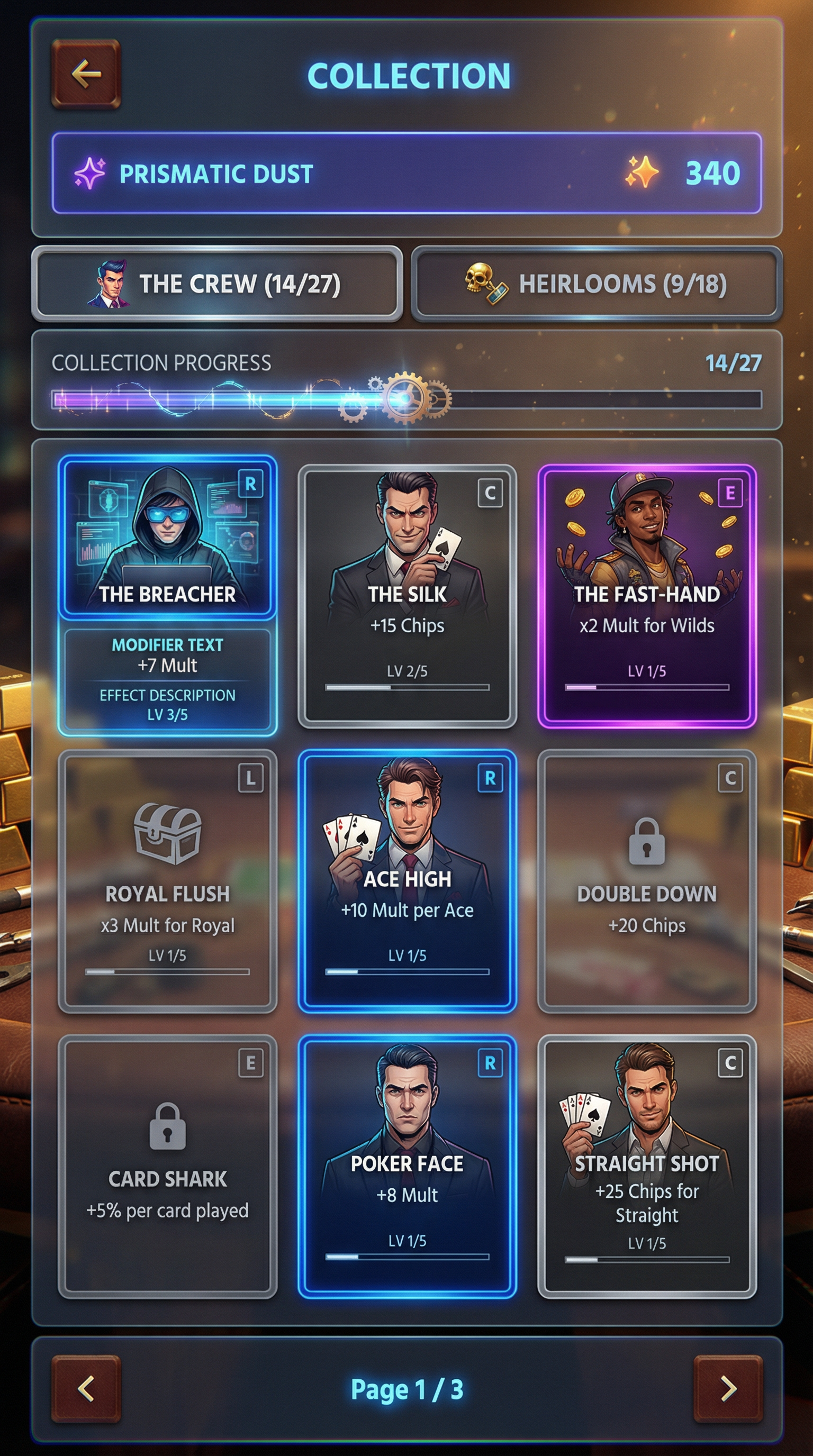Click the locked Double Down card

pos(647,880)
